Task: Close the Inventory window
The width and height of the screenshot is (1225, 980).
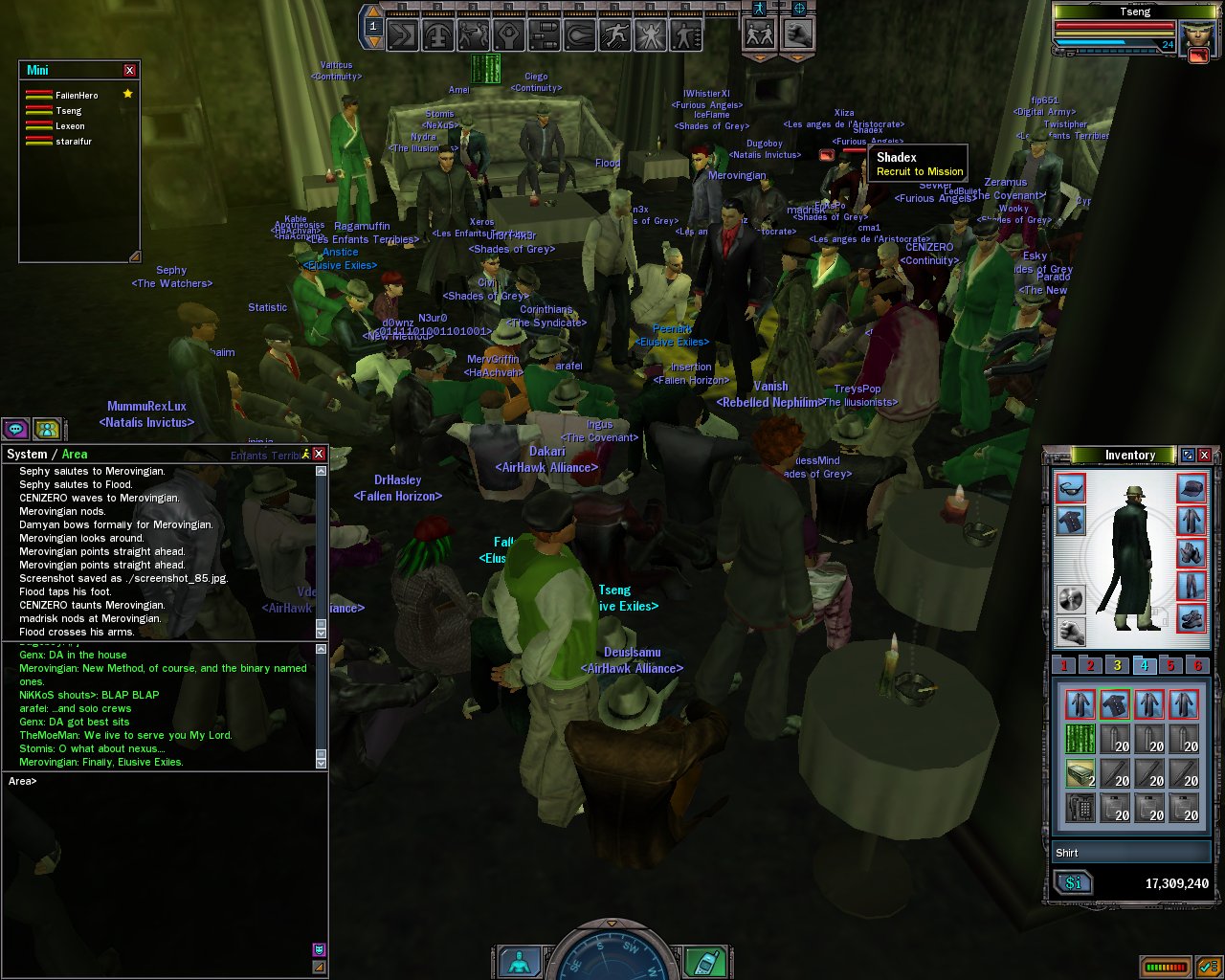Action: coord(1205,456)
